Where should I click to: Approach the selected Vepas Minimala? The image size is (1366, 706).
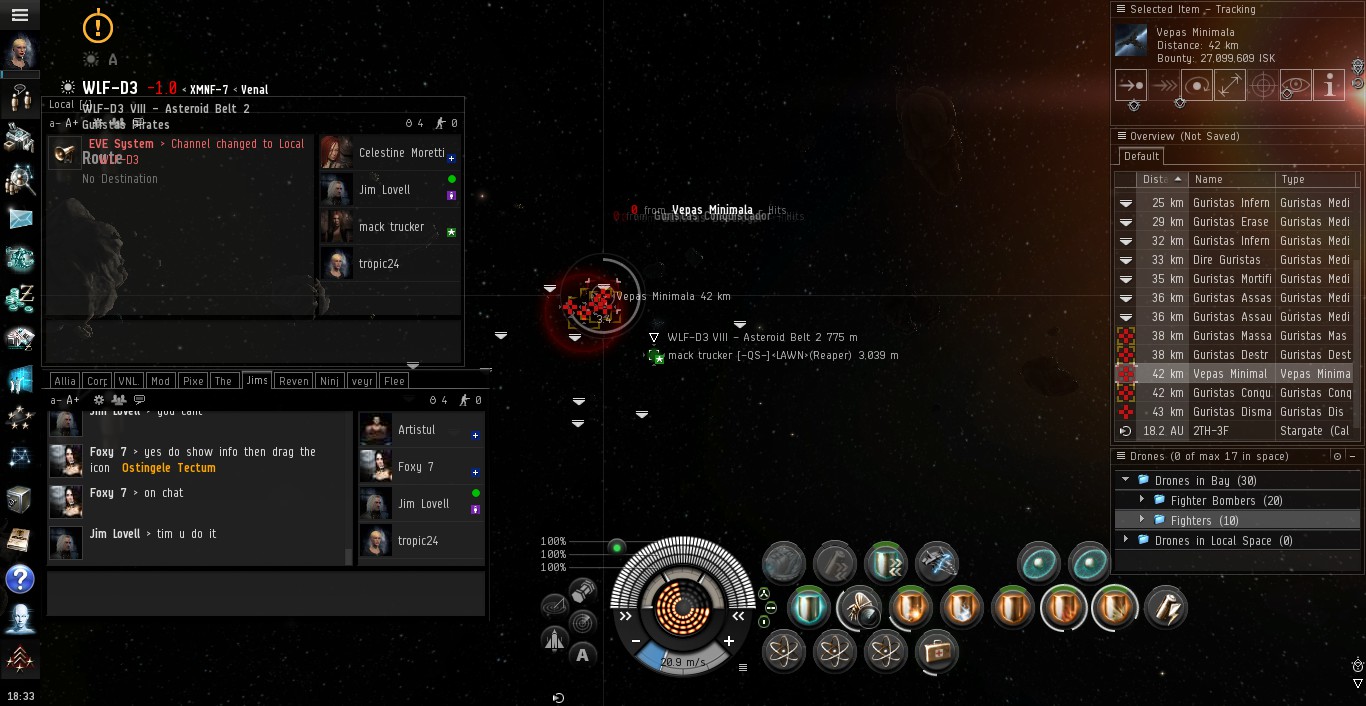coord(1131,86)
